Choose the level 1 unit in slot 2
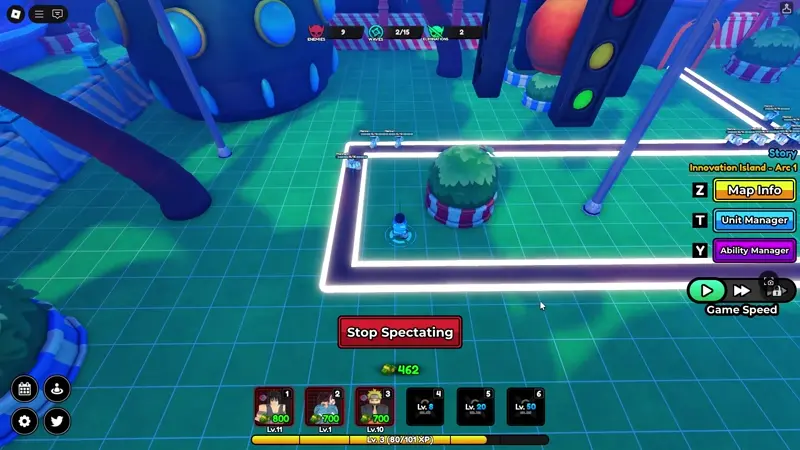This screenshot has height=450, width=800. pos(323,407)
